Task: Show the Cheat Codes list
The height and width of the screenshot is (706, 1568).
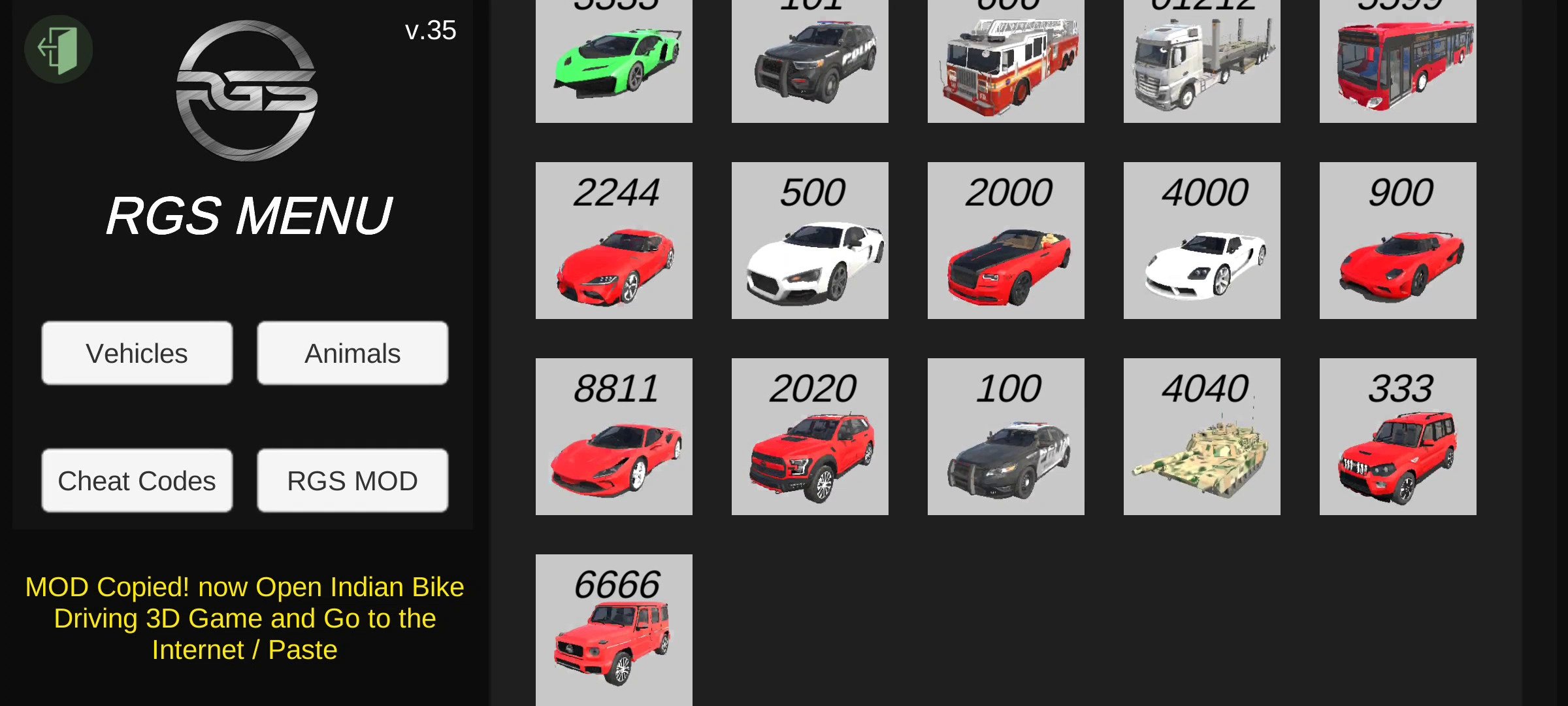Action: 137,480
